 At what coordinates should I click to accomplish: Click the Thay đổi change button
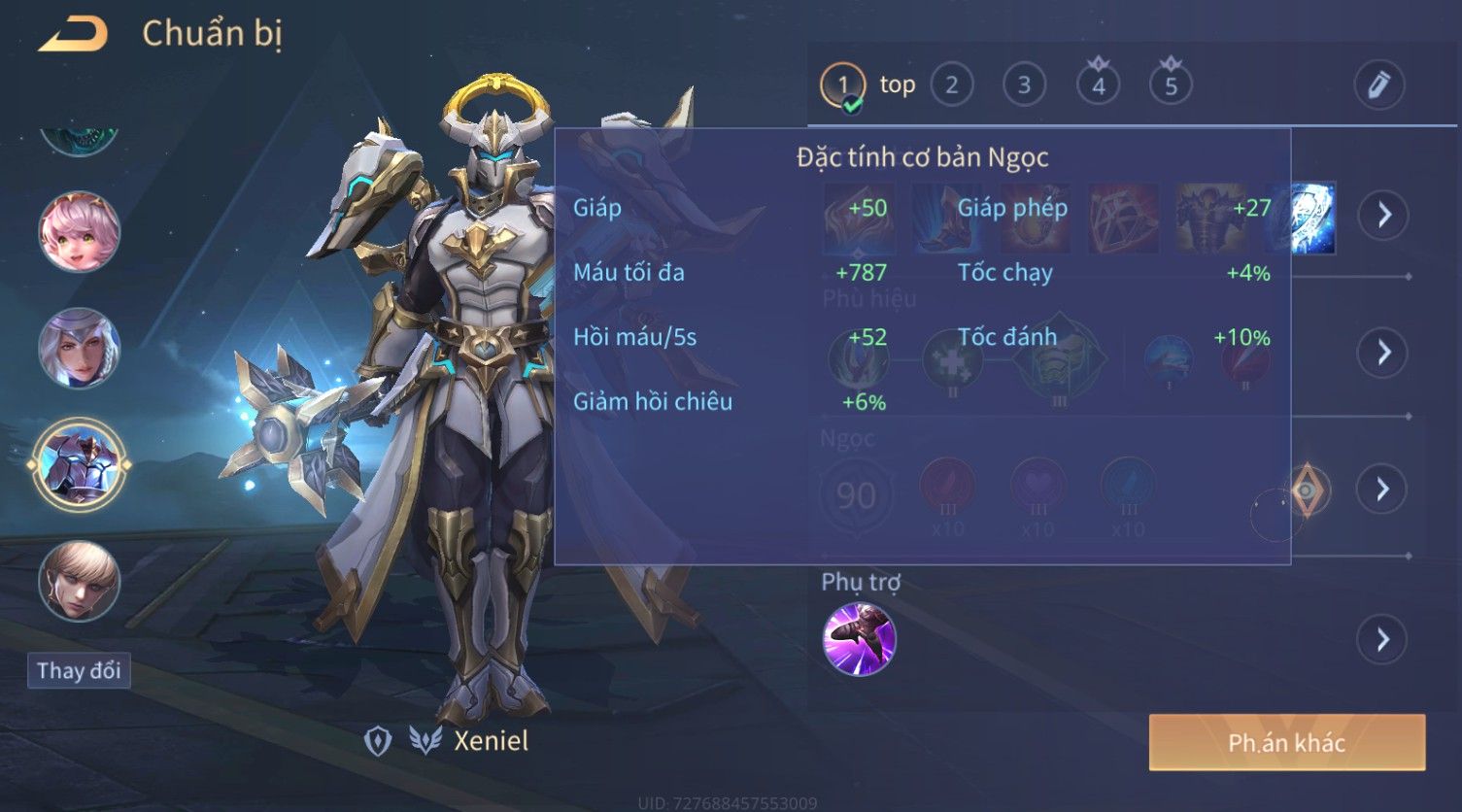click(x=79, y=670)
